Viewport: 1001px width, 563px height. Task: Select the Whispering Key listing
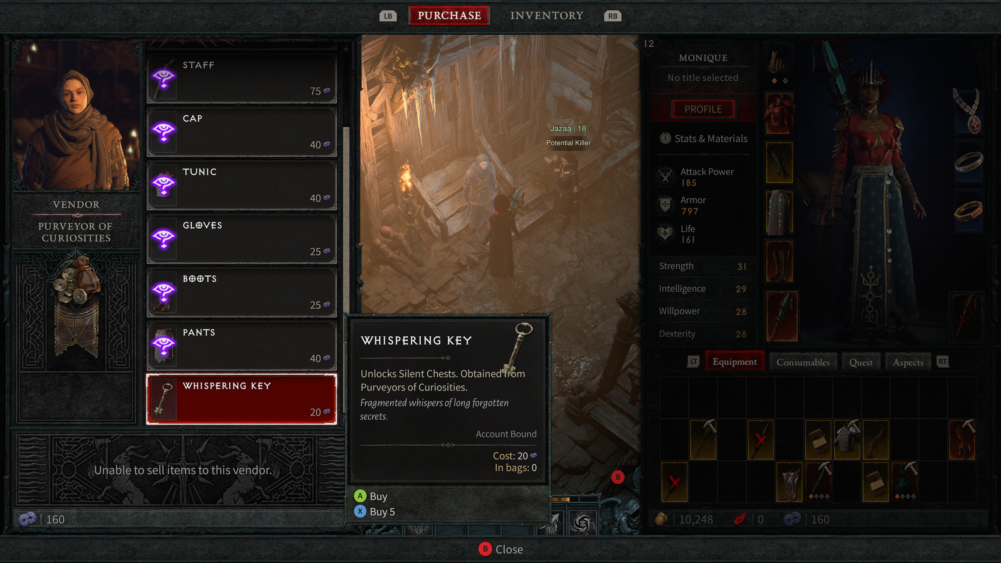(x=241, y=399)
